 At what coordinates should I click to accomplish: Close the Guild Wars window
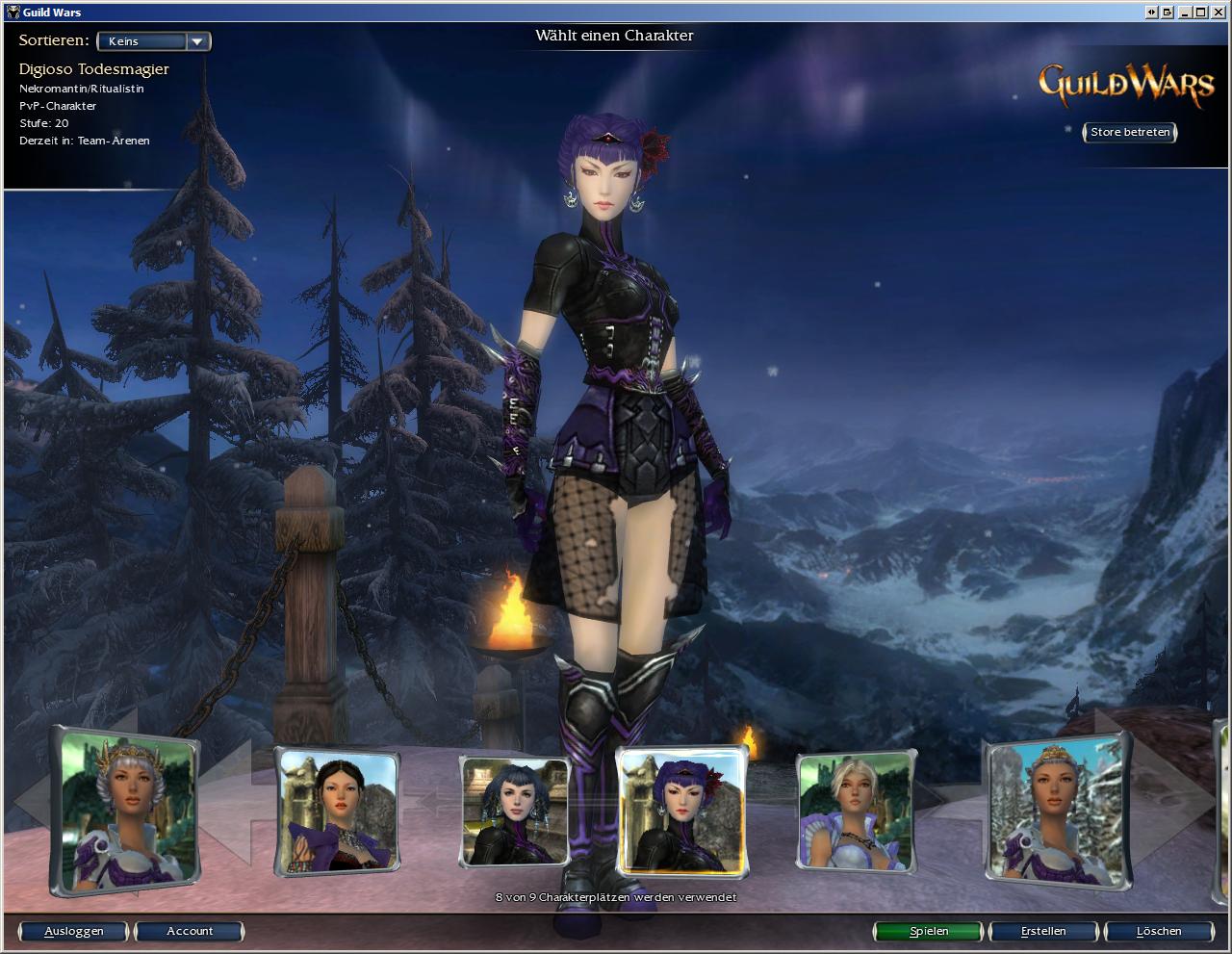1219,12
